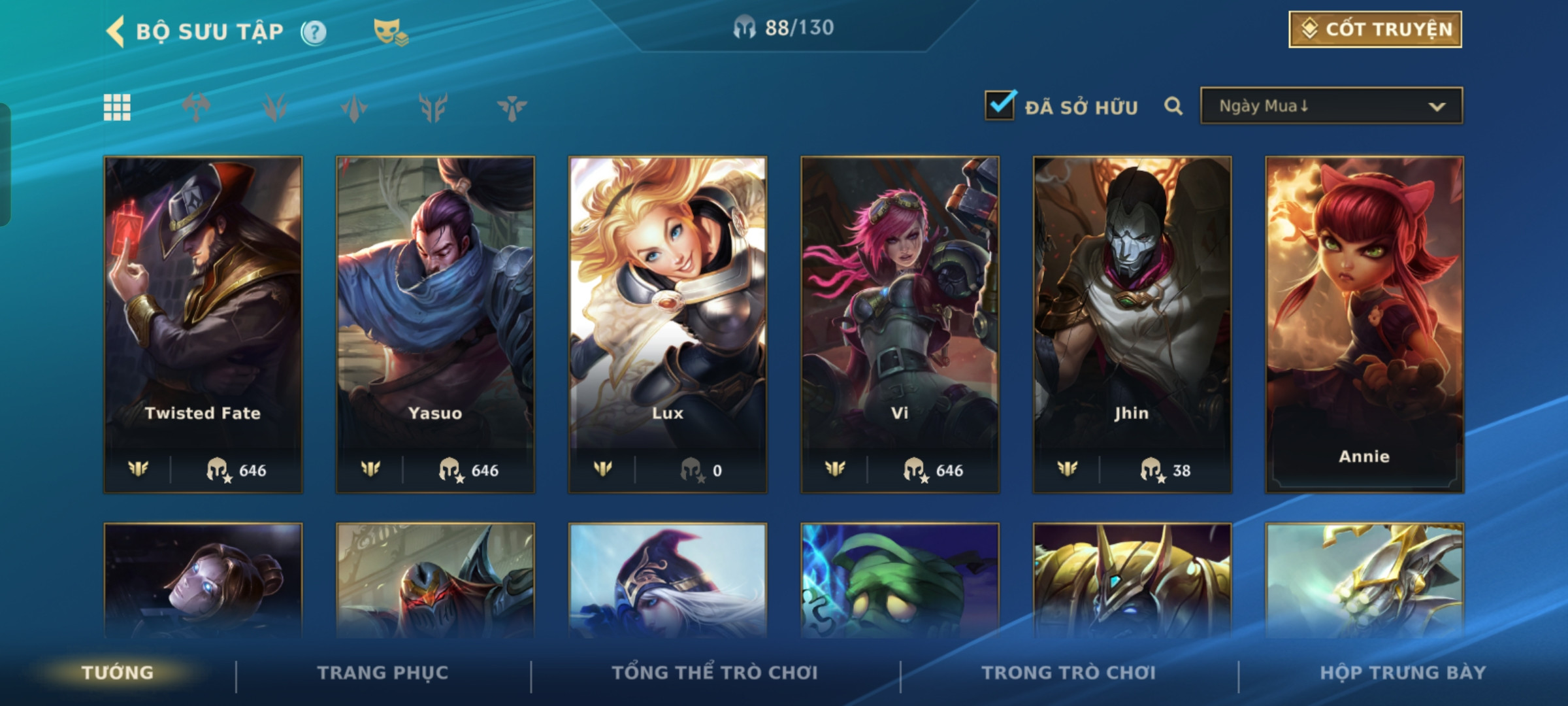Go to the Trong Trò Chơi tab
Viewport: 1568px width, 706px height.
(1069, 673)
